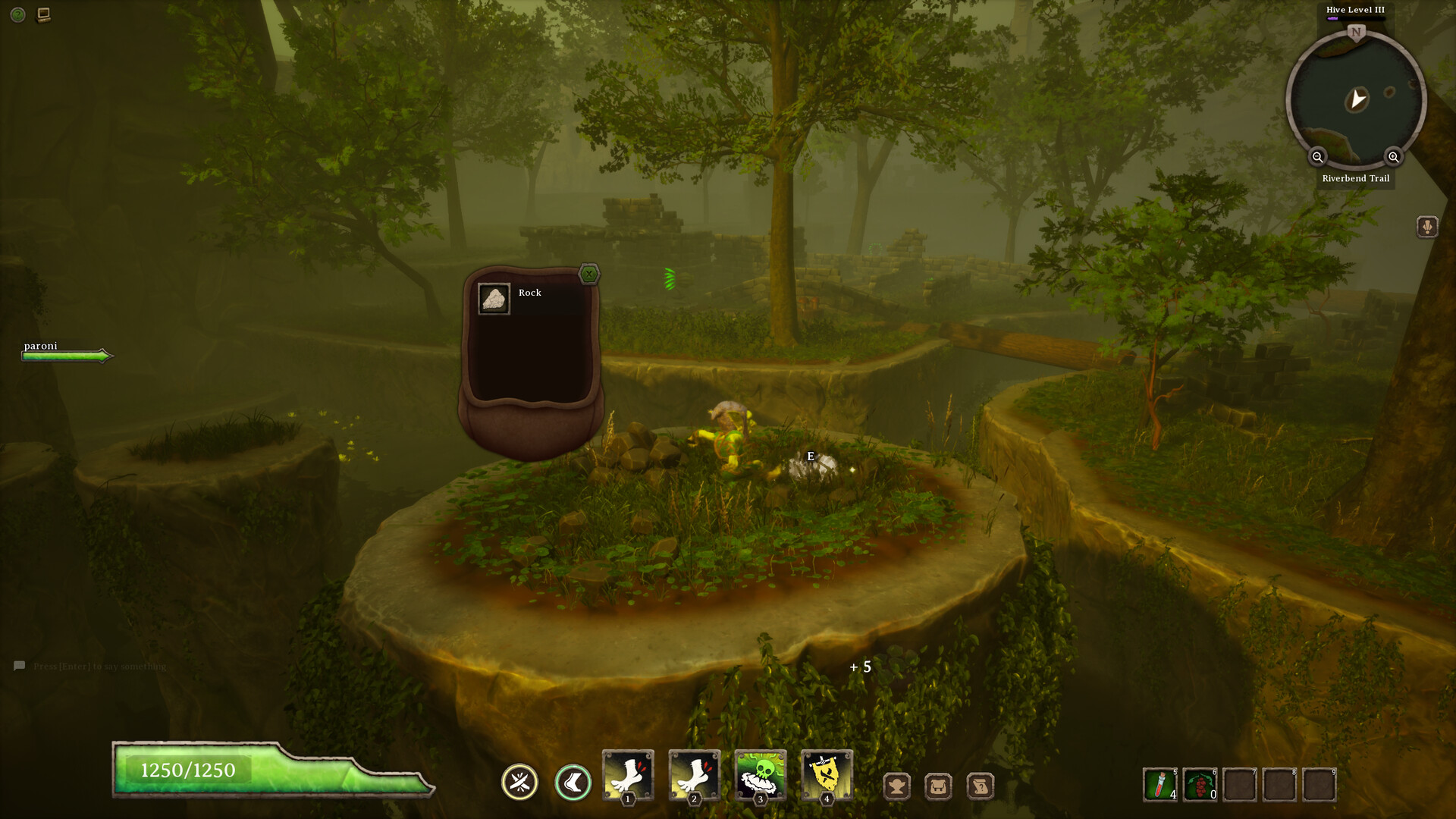Zoom out the minimap
The image size is (1456, 819).
coord(1317,157)
